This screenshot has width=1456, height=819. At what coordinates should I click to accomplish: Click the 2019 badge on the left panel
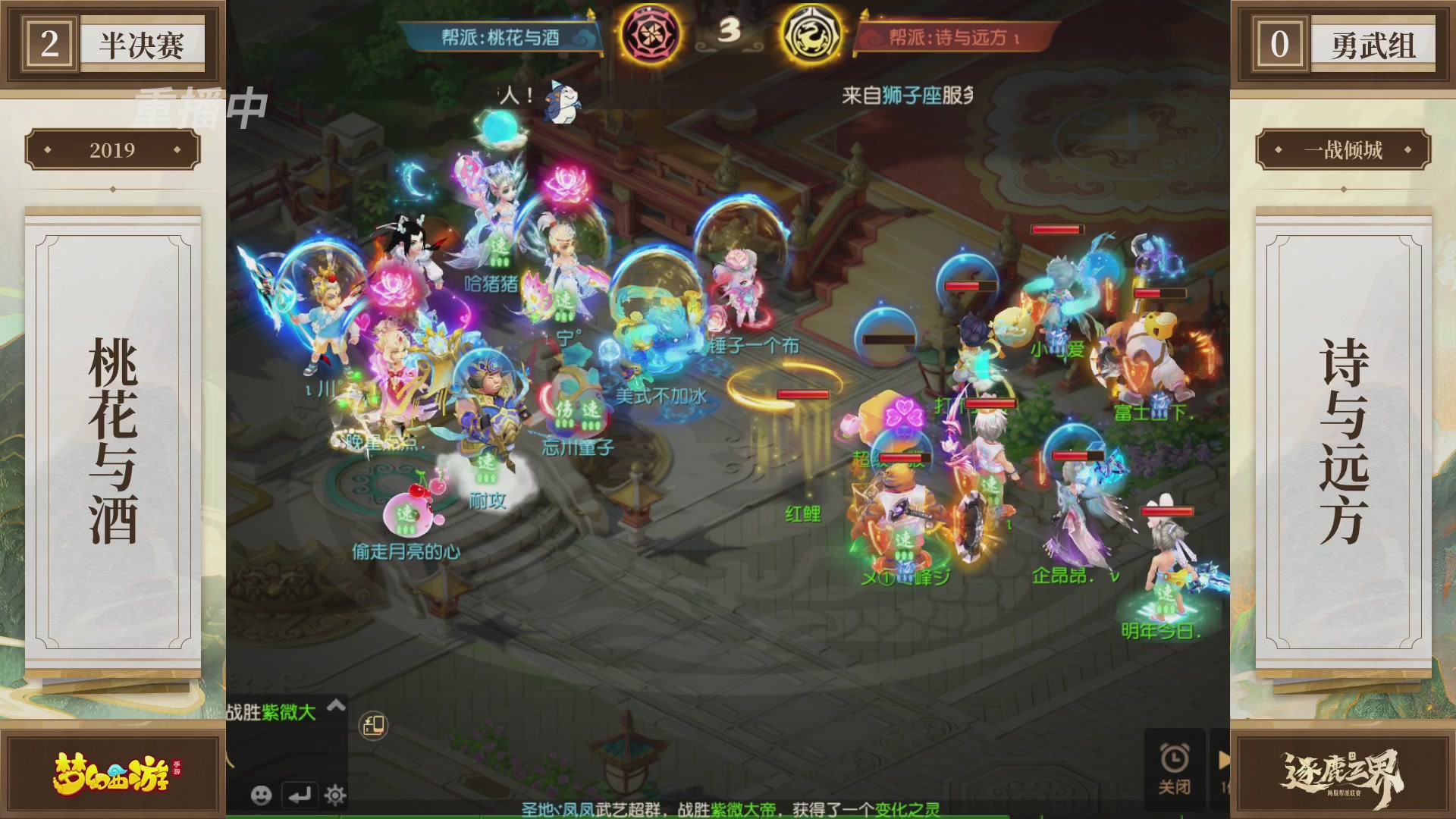[114, 149]
